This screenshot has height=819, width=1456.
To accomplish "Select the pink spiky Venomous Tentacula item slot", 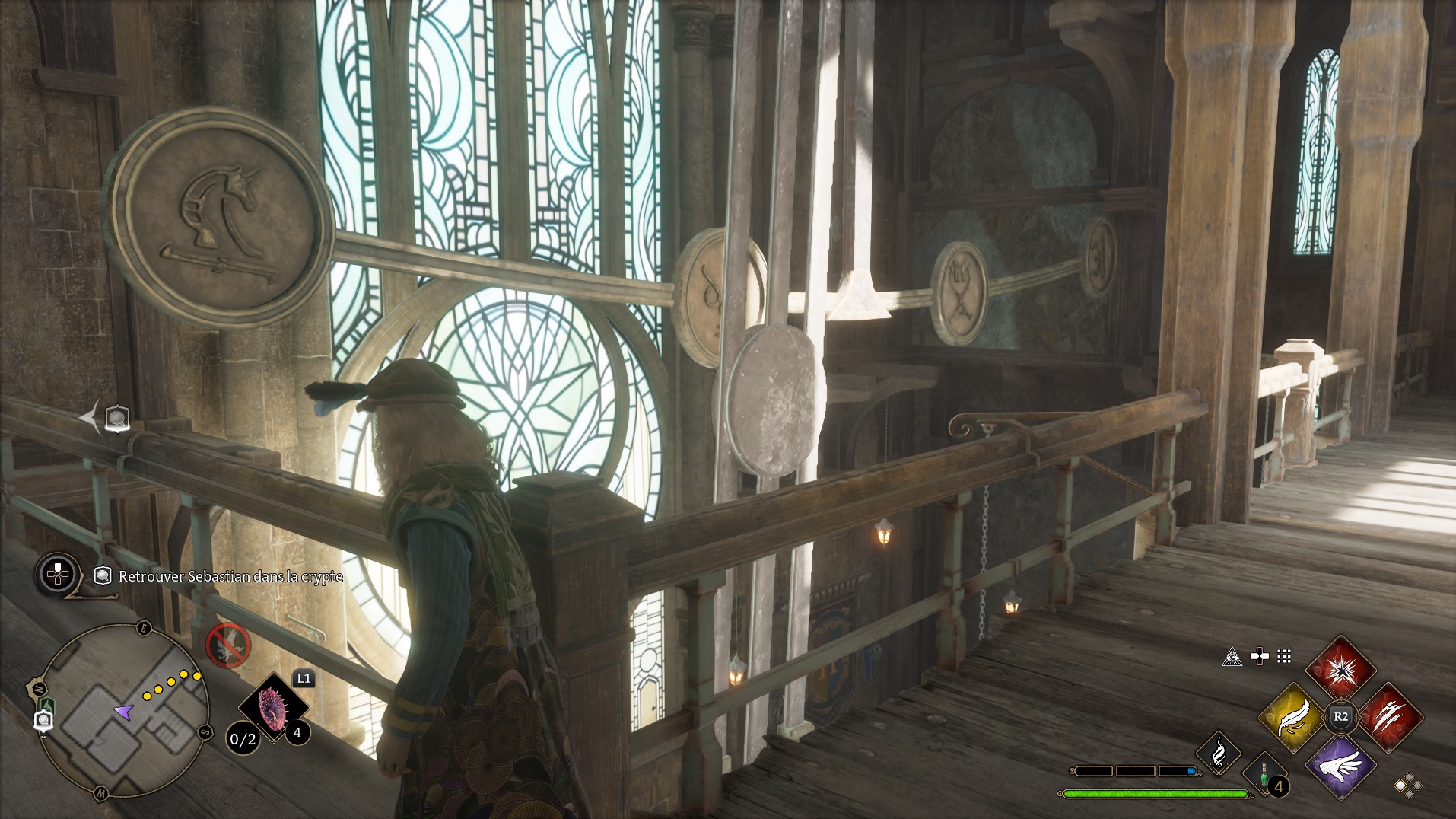I will click(272, 708).
